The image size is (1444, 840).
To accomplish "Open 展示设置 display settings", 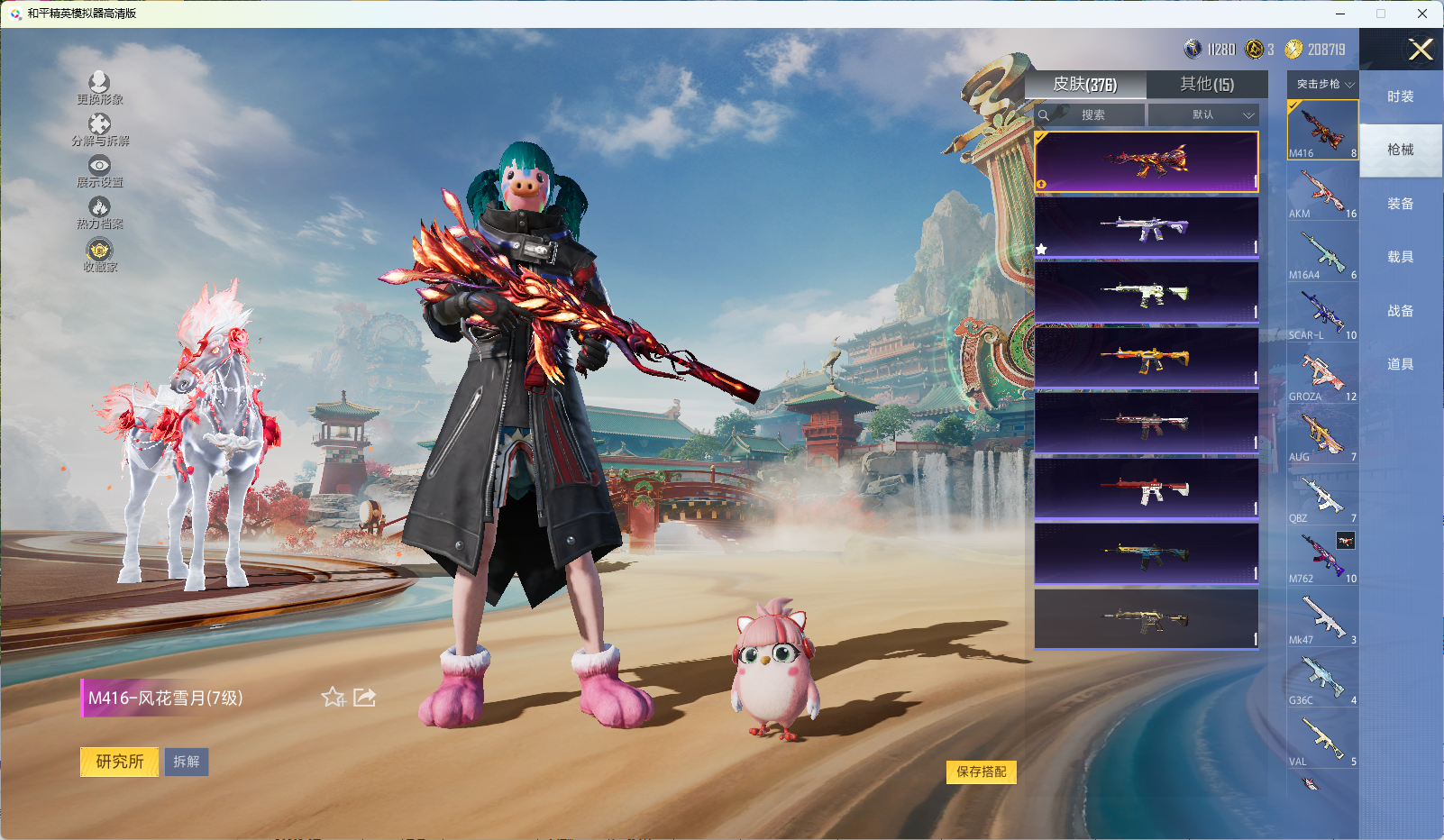I will tap(99, 170).
